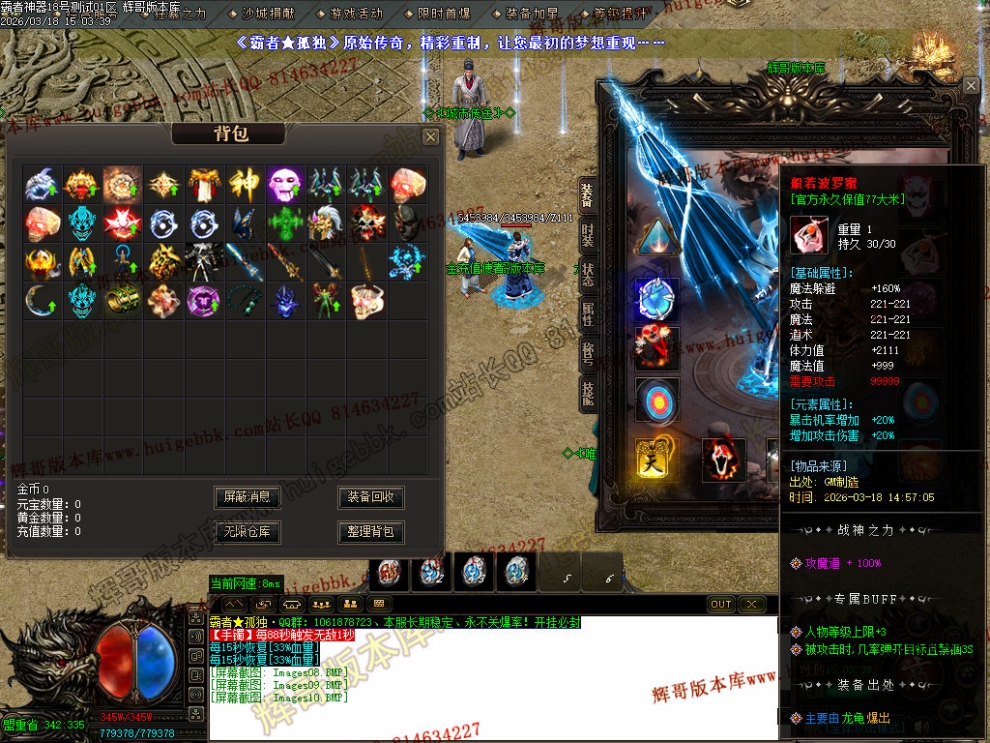This screenshot has height=743, width=990.
Task: Choose the green bead necklace item
Action: (x=244, y=299)
